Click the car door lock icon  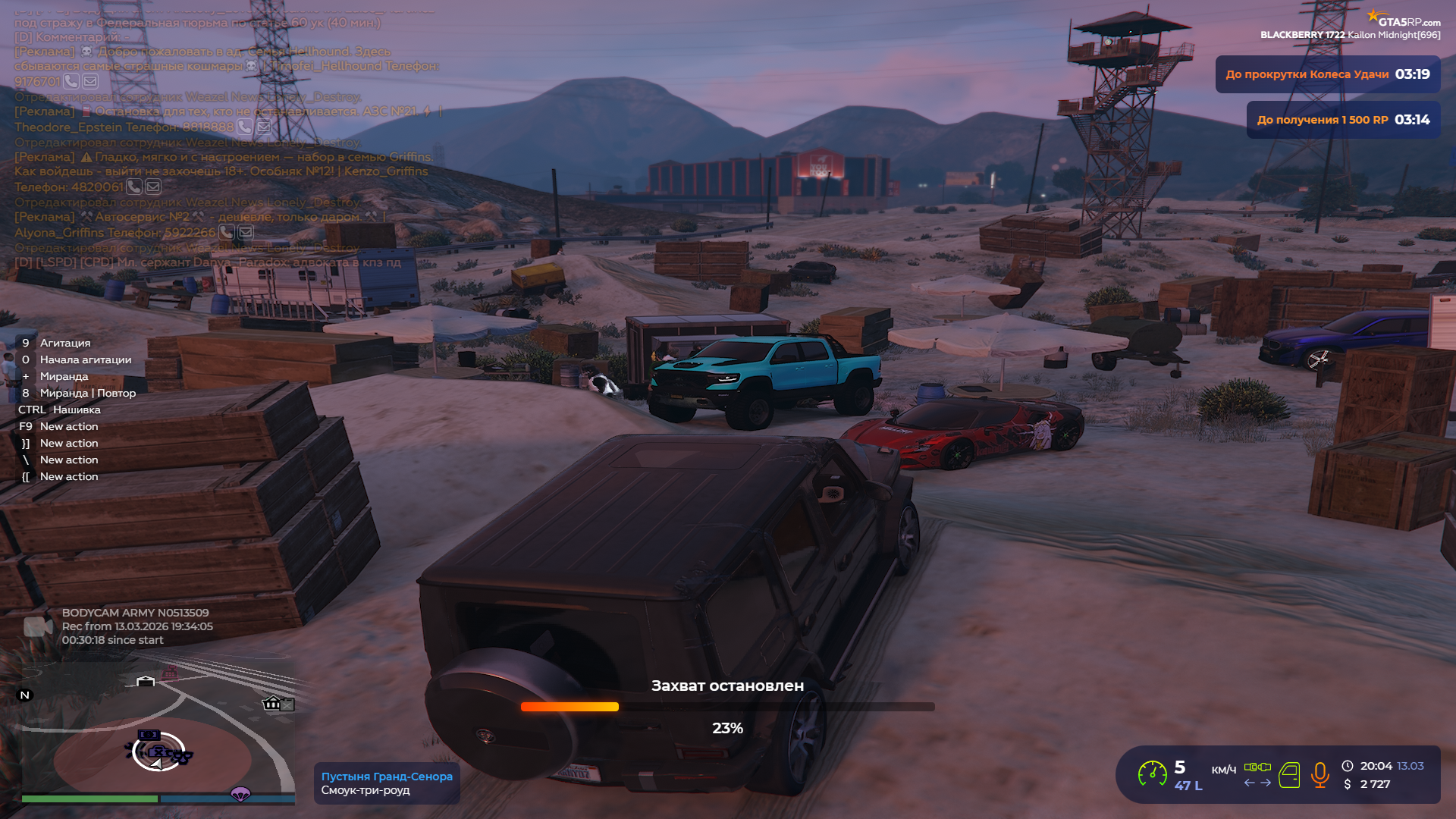(x=1289, y=775)
